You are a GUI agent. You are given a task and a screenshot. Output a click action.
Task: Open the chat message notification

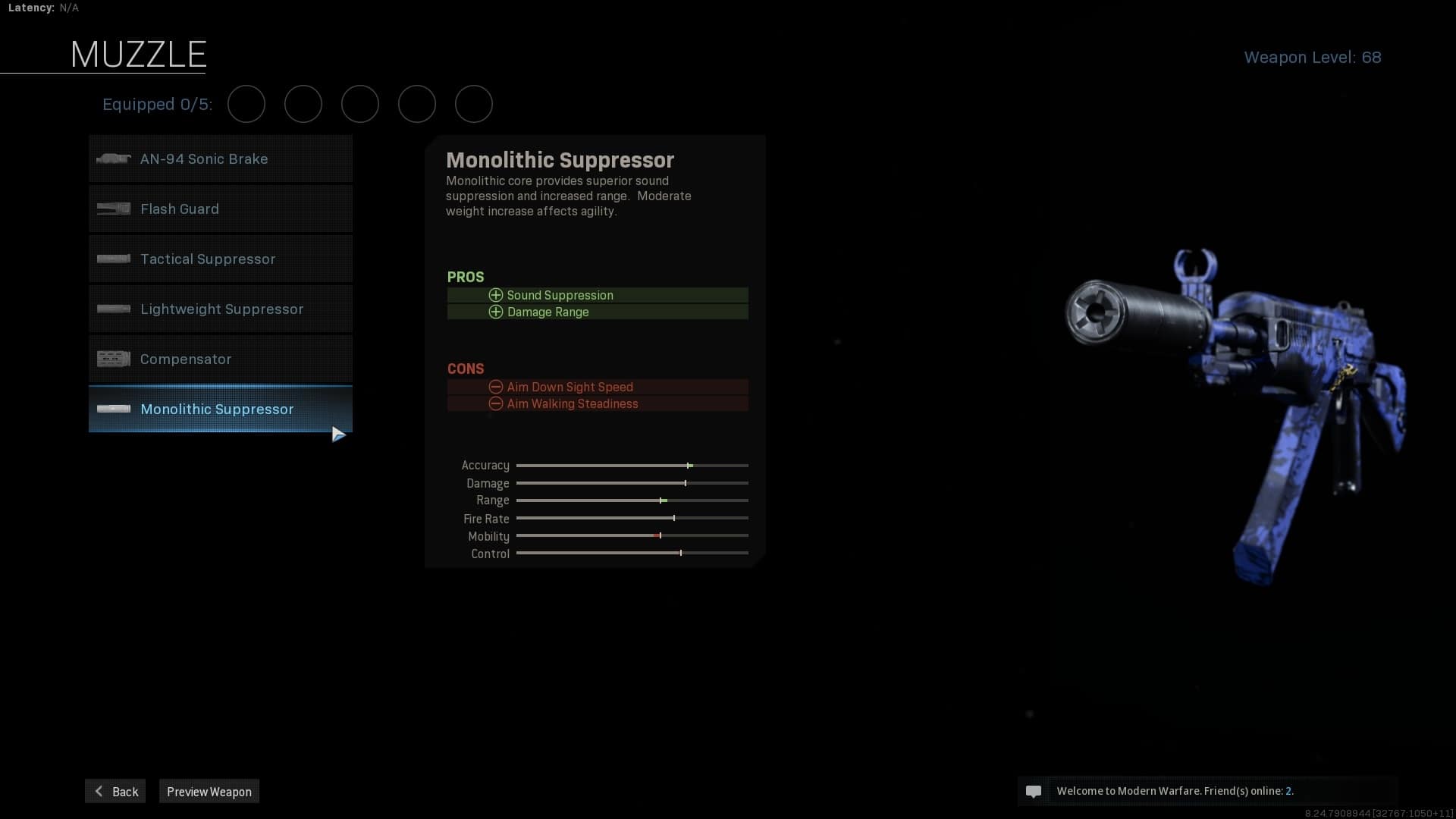pos(1034,792)
